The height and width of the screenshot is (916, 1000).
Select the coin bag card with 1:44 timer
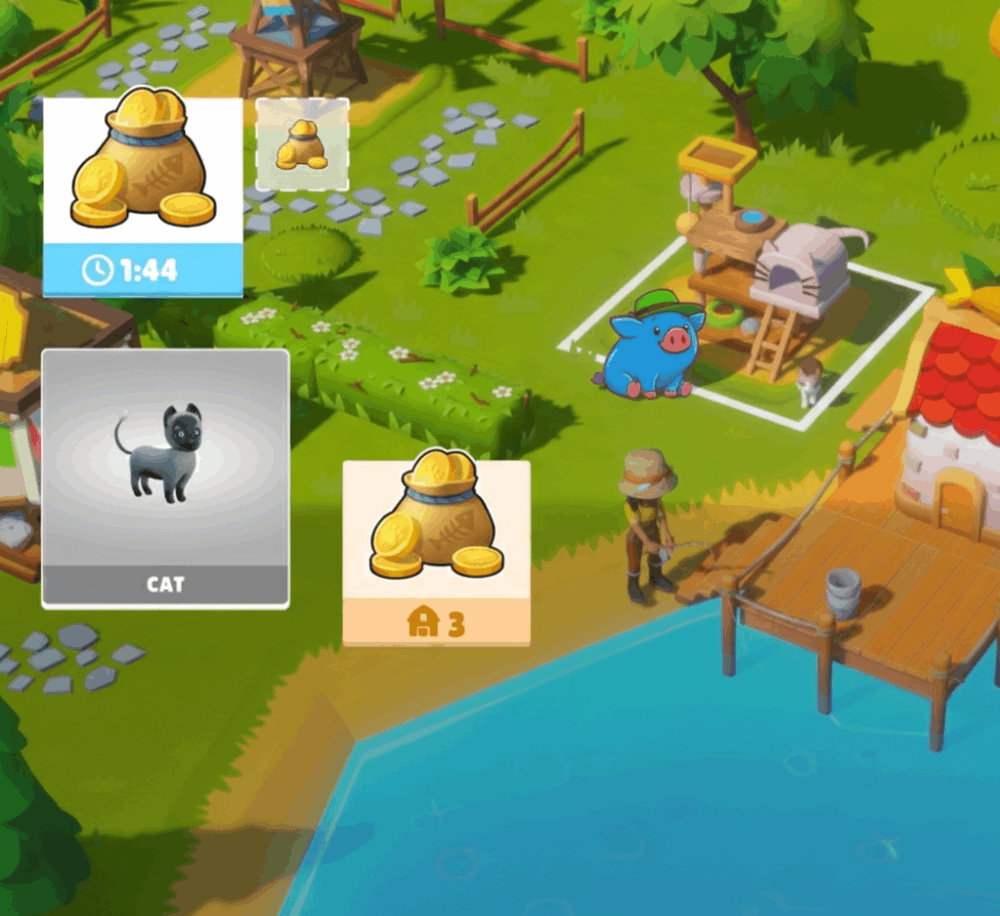[x=142, y=196]
